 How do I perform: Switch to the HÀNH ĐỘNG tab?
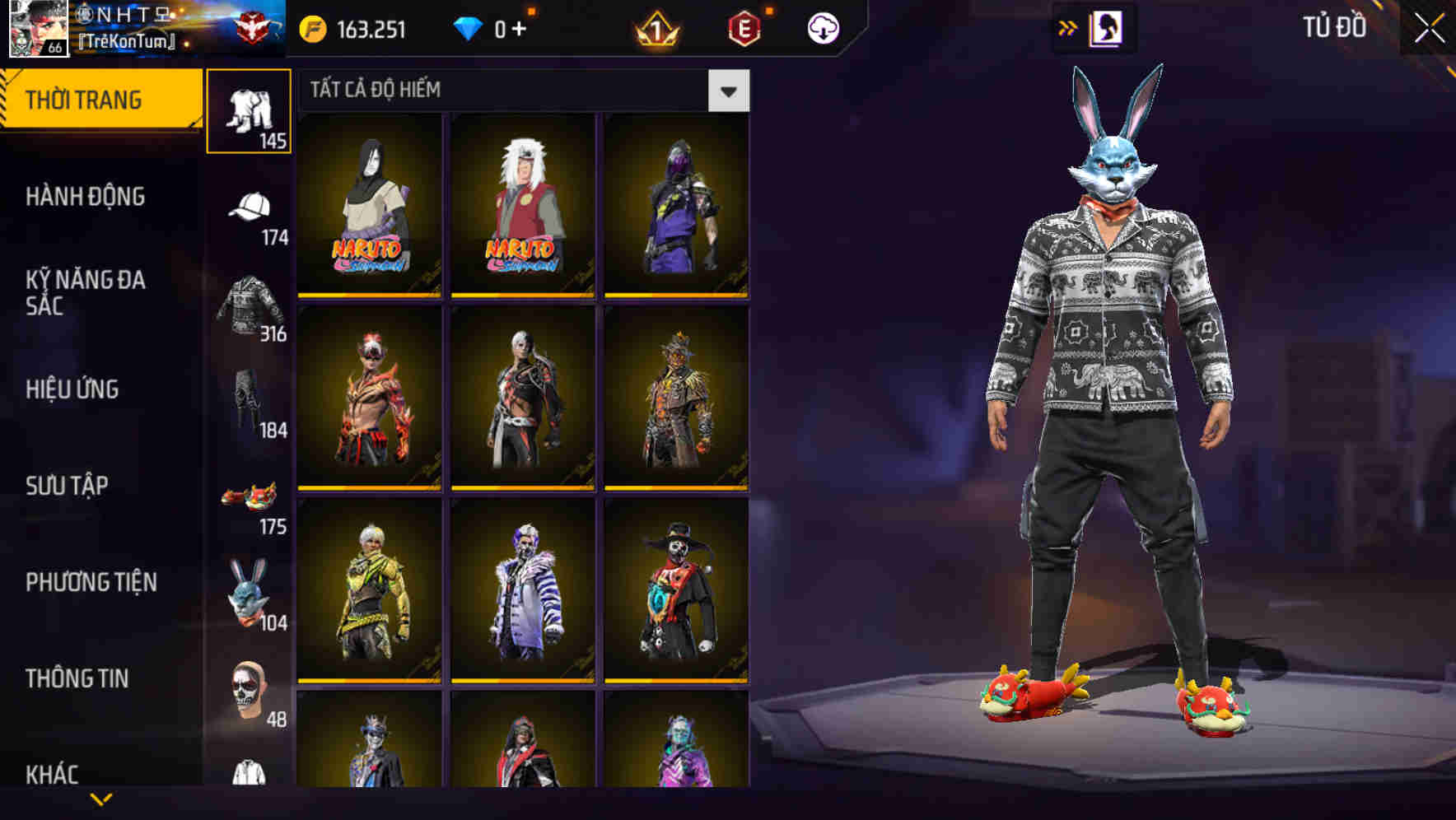pos(86,198)
